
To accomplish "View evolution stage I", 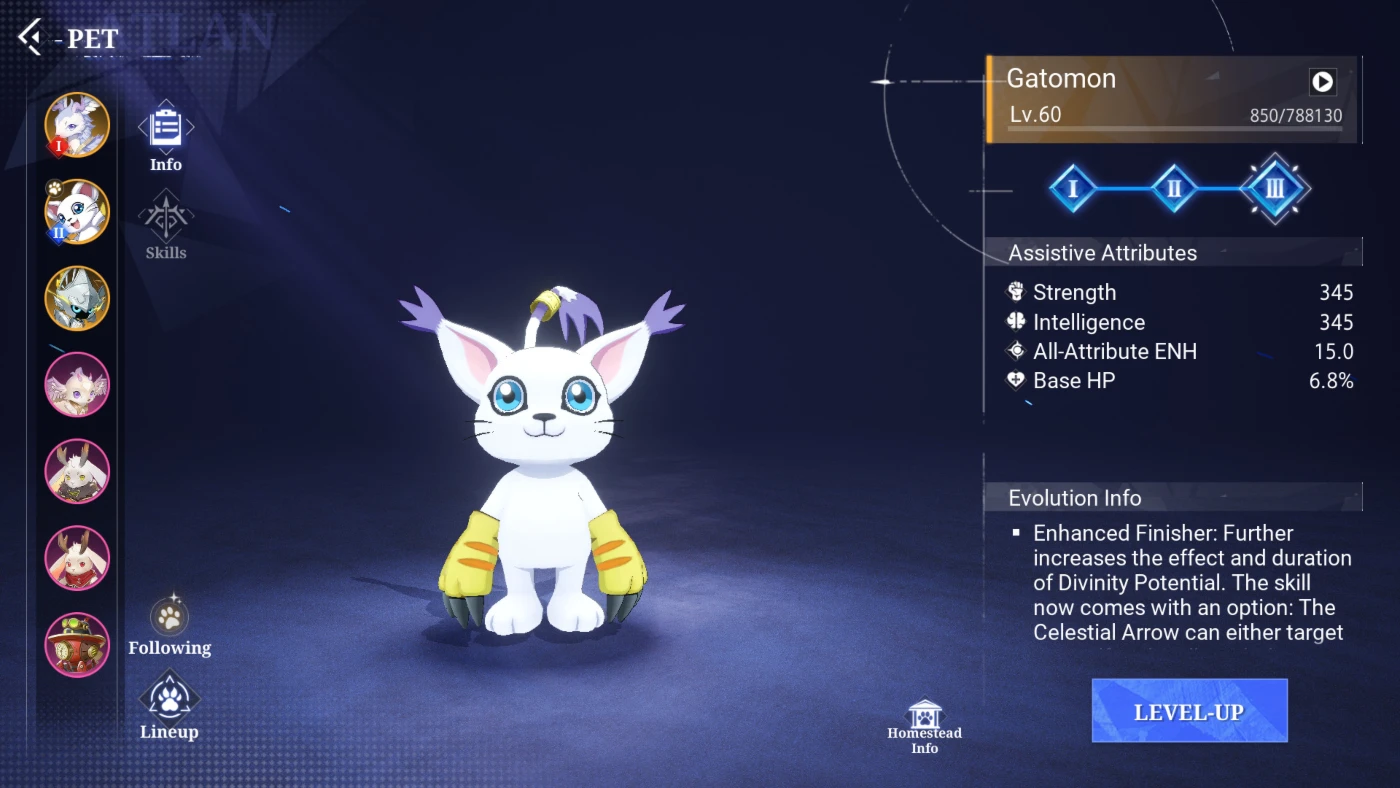I will tap(1073, 188).
